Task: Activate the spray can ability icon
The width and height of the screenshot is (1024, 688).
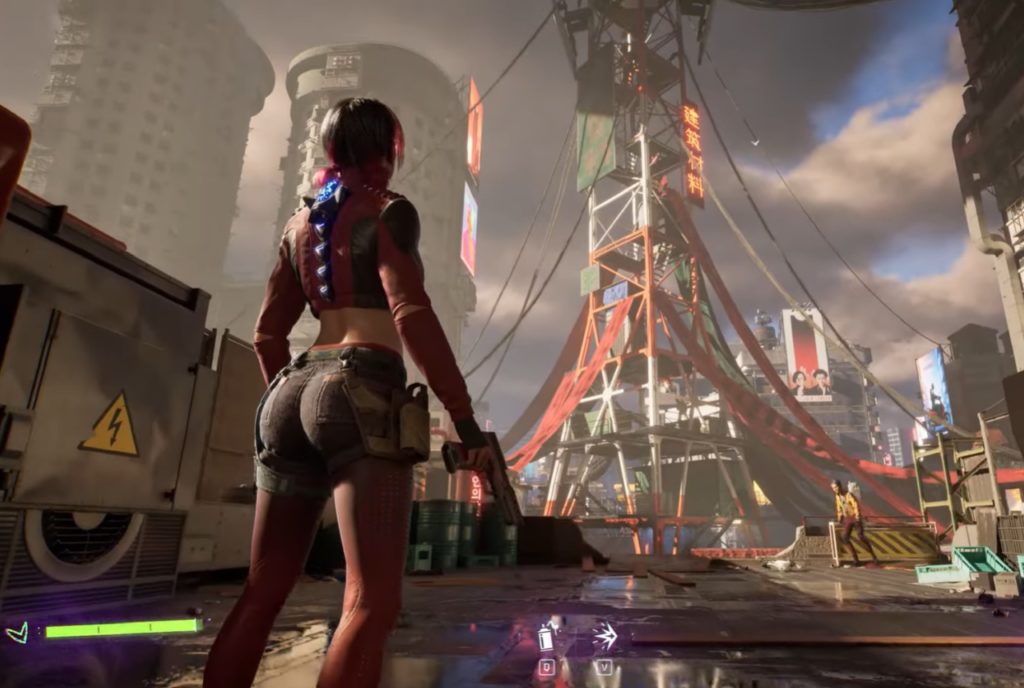Action: click(x=546, y=637)
